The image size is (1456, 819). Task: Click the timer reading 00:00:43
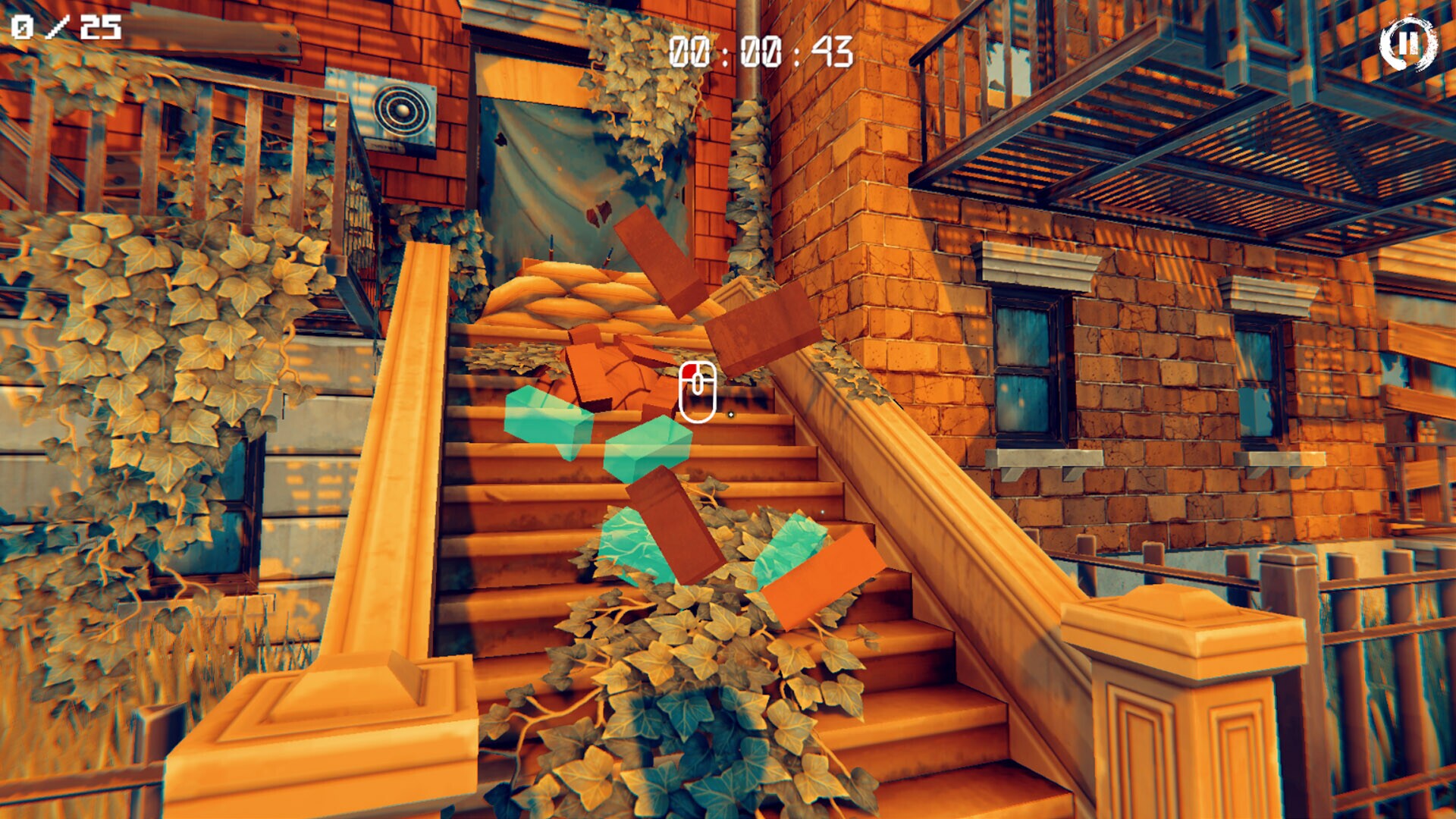pos(758,52)
